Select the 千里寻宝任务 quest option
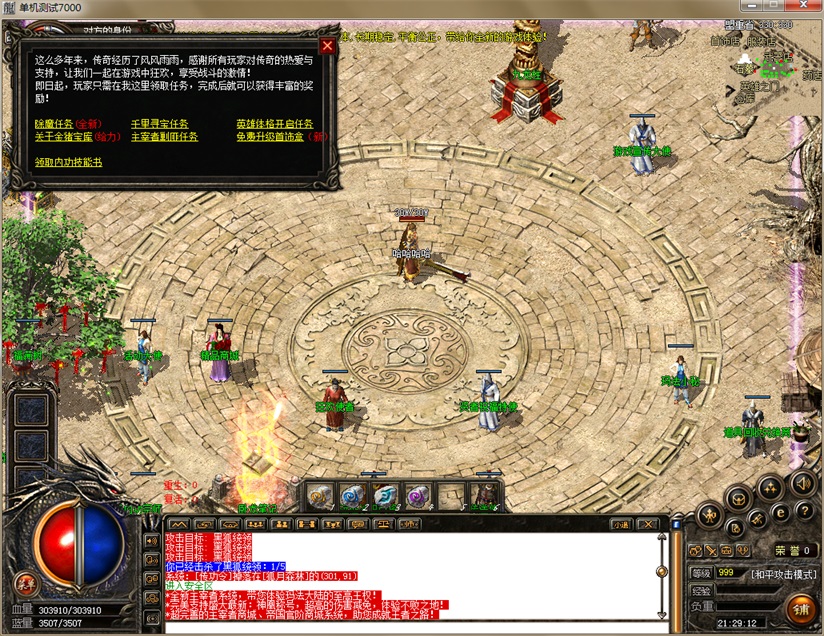Viewport: 824px width, 636px height. (x=160, y=124)
